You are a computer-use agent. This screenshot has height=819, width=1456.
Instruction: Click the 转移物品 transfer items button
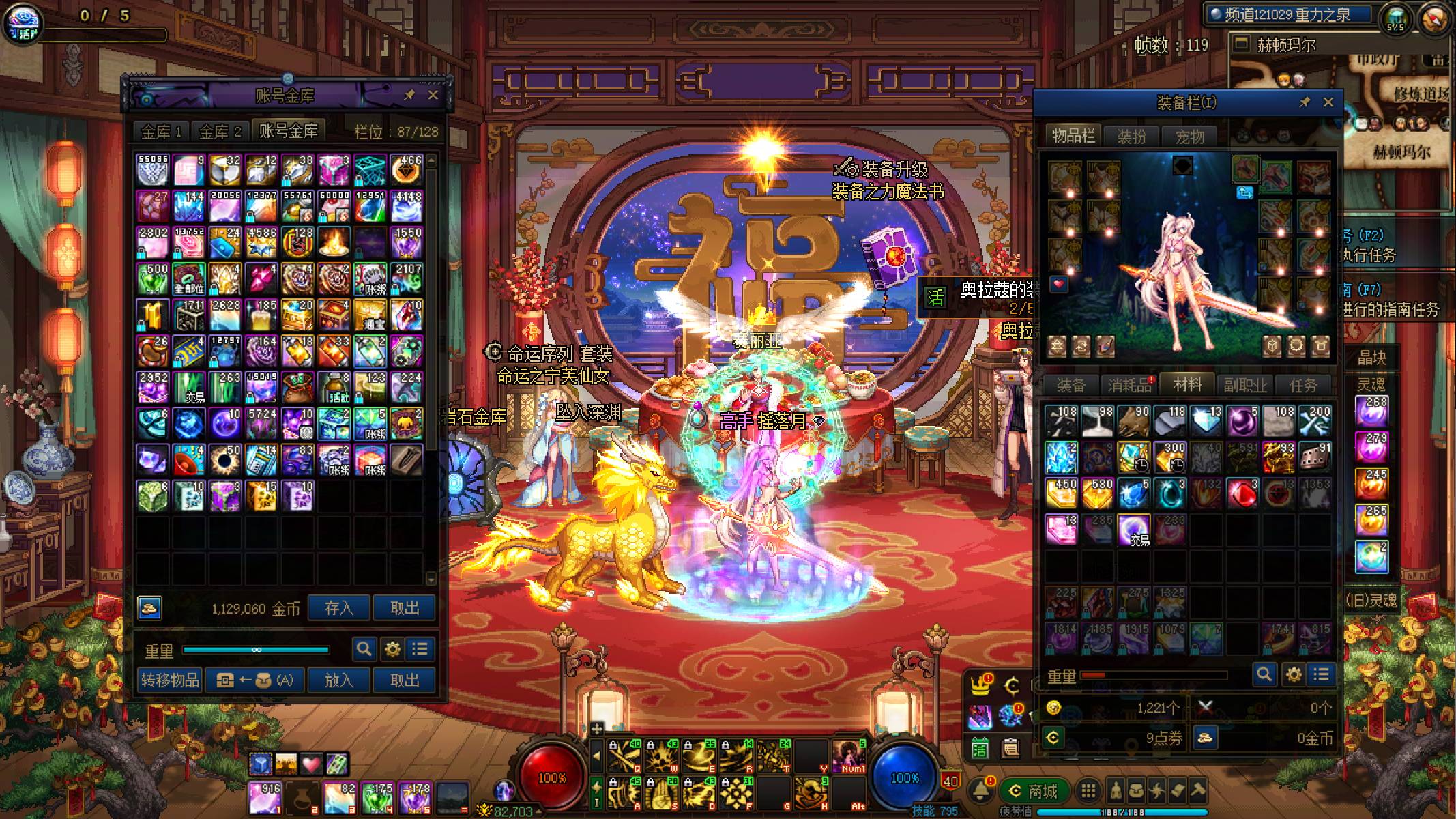click(170, 680)
